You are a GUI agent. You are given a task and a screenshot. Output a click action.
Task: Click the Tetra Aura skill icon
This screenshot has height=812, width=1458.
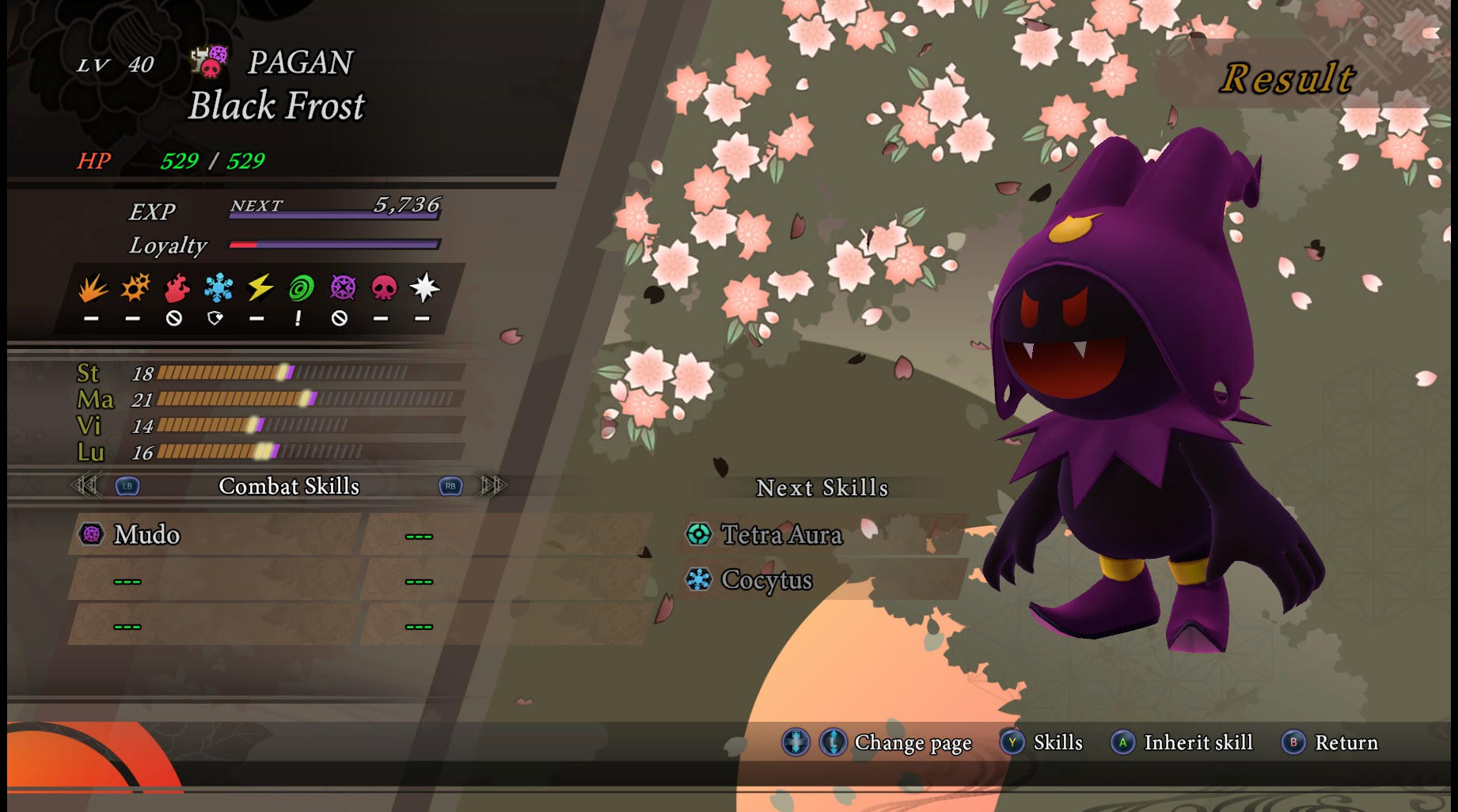coord(700,535)
